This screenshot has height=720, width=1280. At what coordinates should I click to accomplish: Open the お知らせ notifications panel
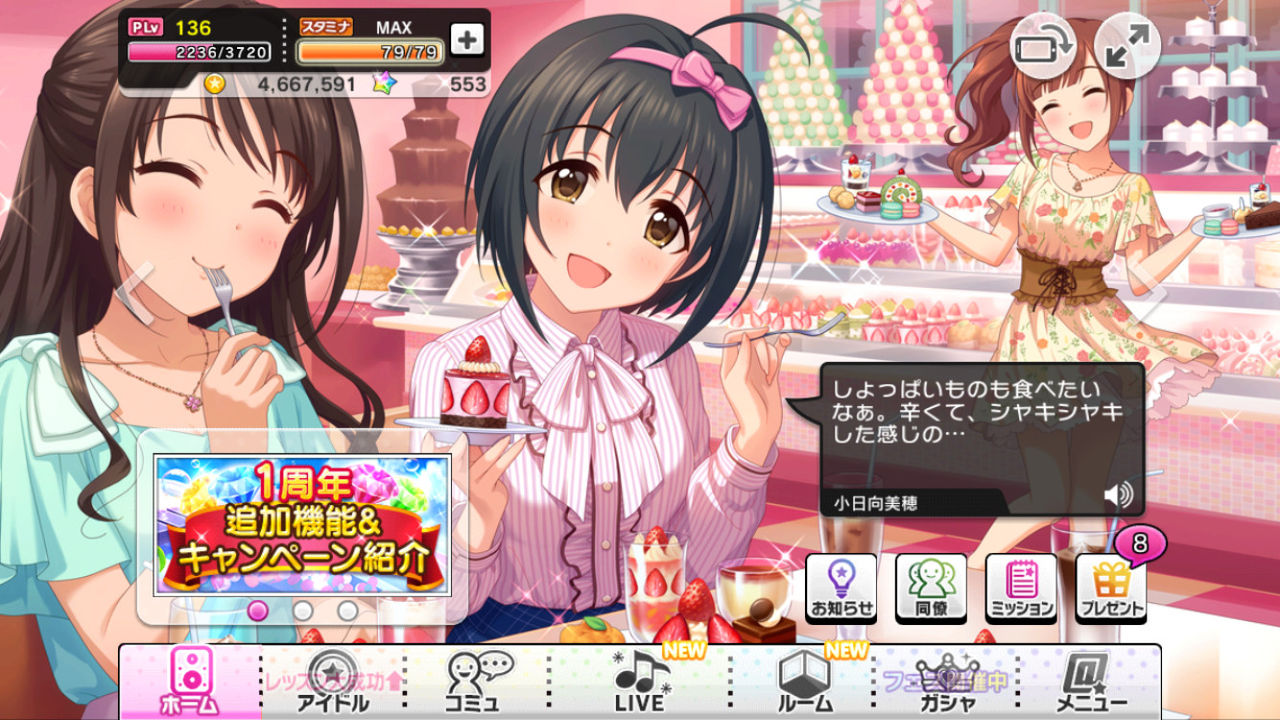pyautogui.click(x=842, y=586)
